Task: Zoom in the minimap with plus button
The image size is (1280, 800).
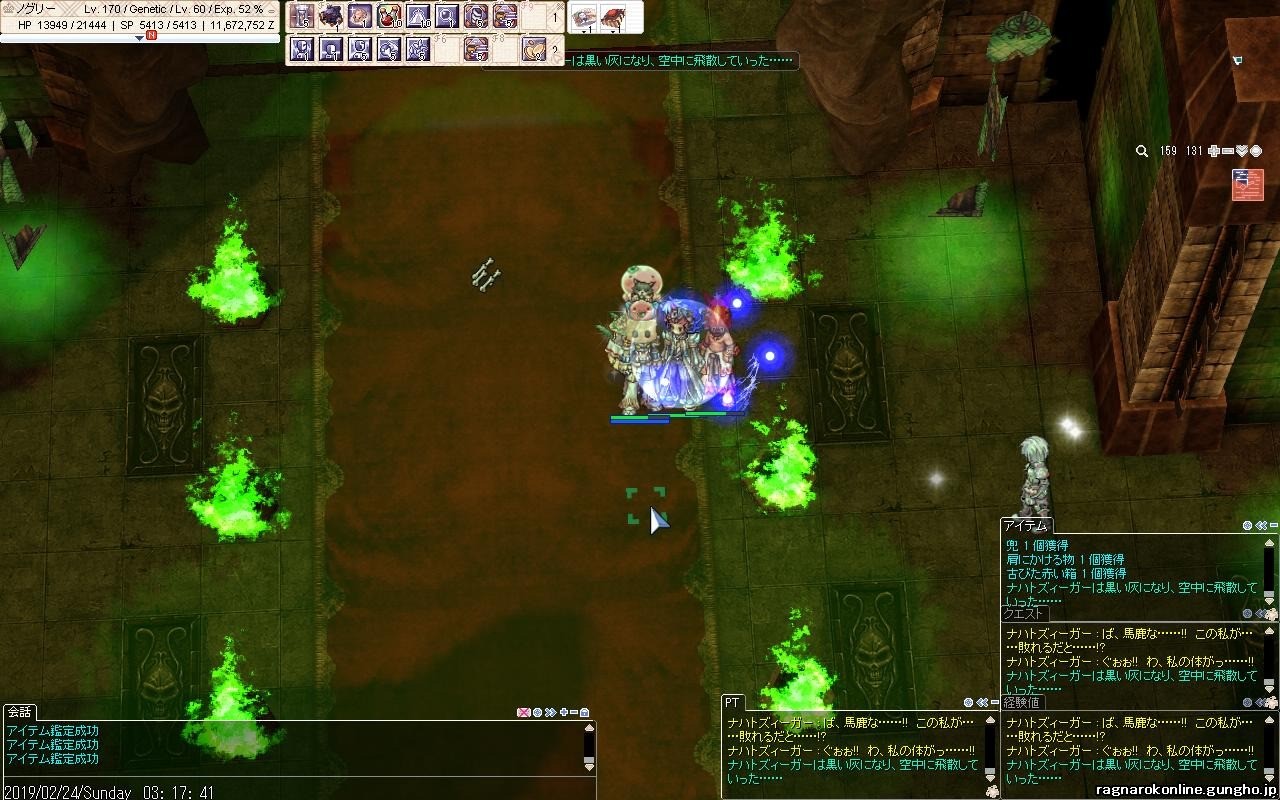Action: click(x=1214, y=151)
